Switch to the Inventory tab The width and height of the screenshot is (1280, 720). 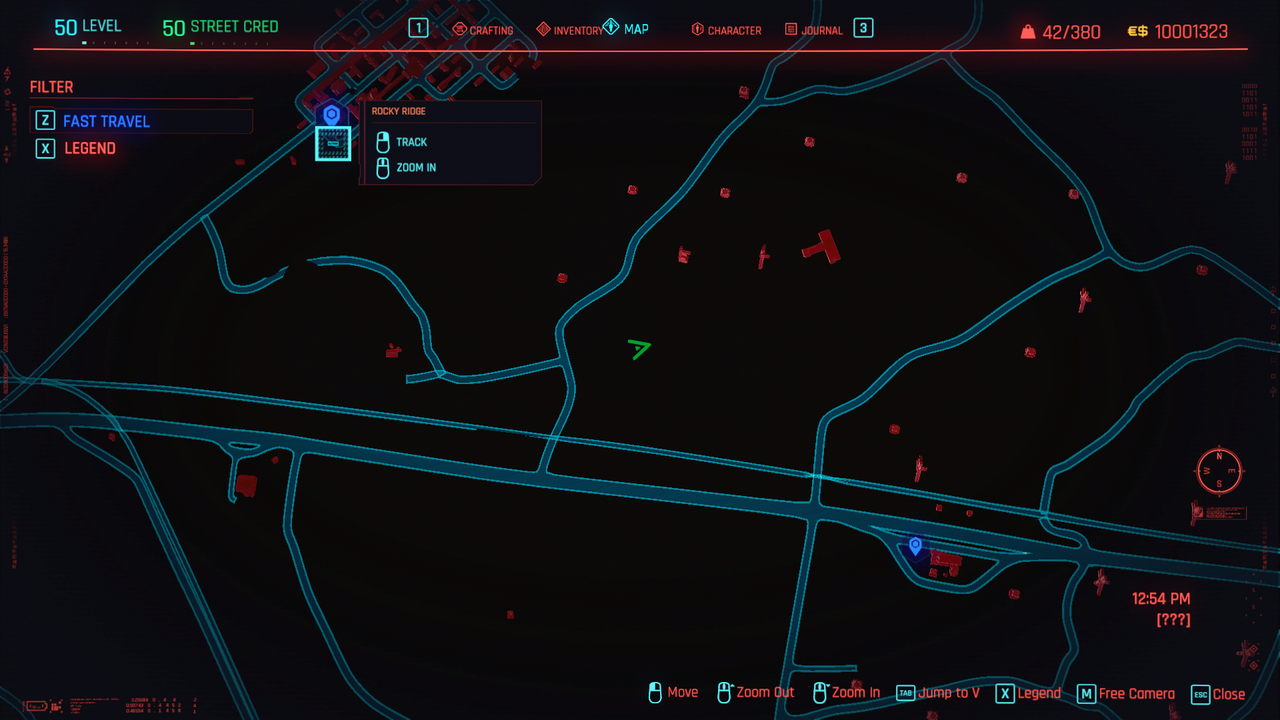coord(570,30)
